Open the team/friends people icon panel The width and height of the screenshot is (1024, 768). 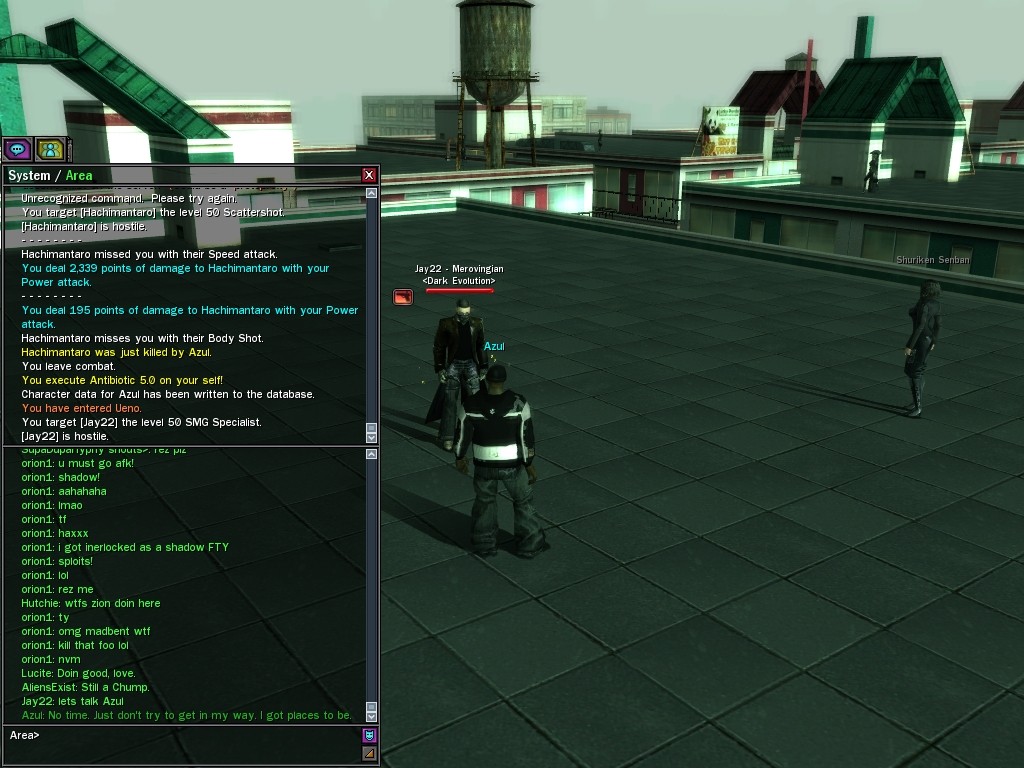point(49,149)
